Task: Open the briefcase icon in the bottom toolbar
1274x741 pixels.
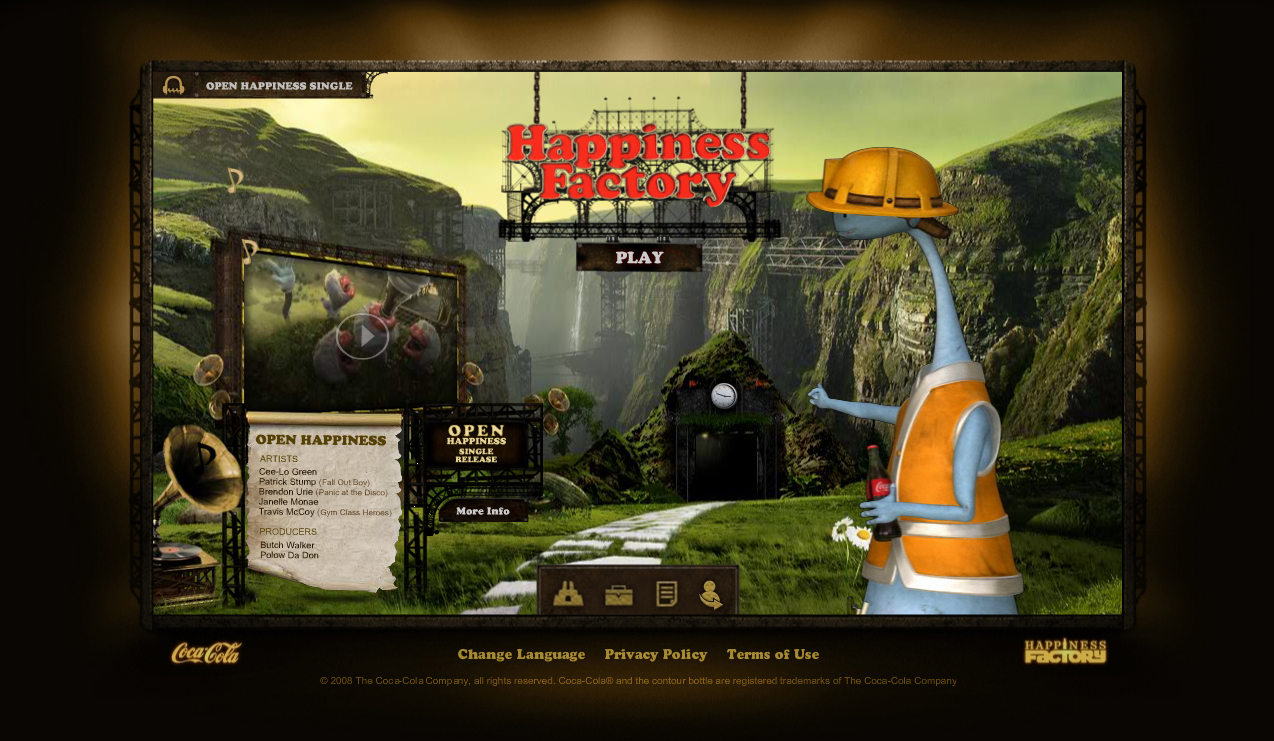Action: click(x=619, y=595)
